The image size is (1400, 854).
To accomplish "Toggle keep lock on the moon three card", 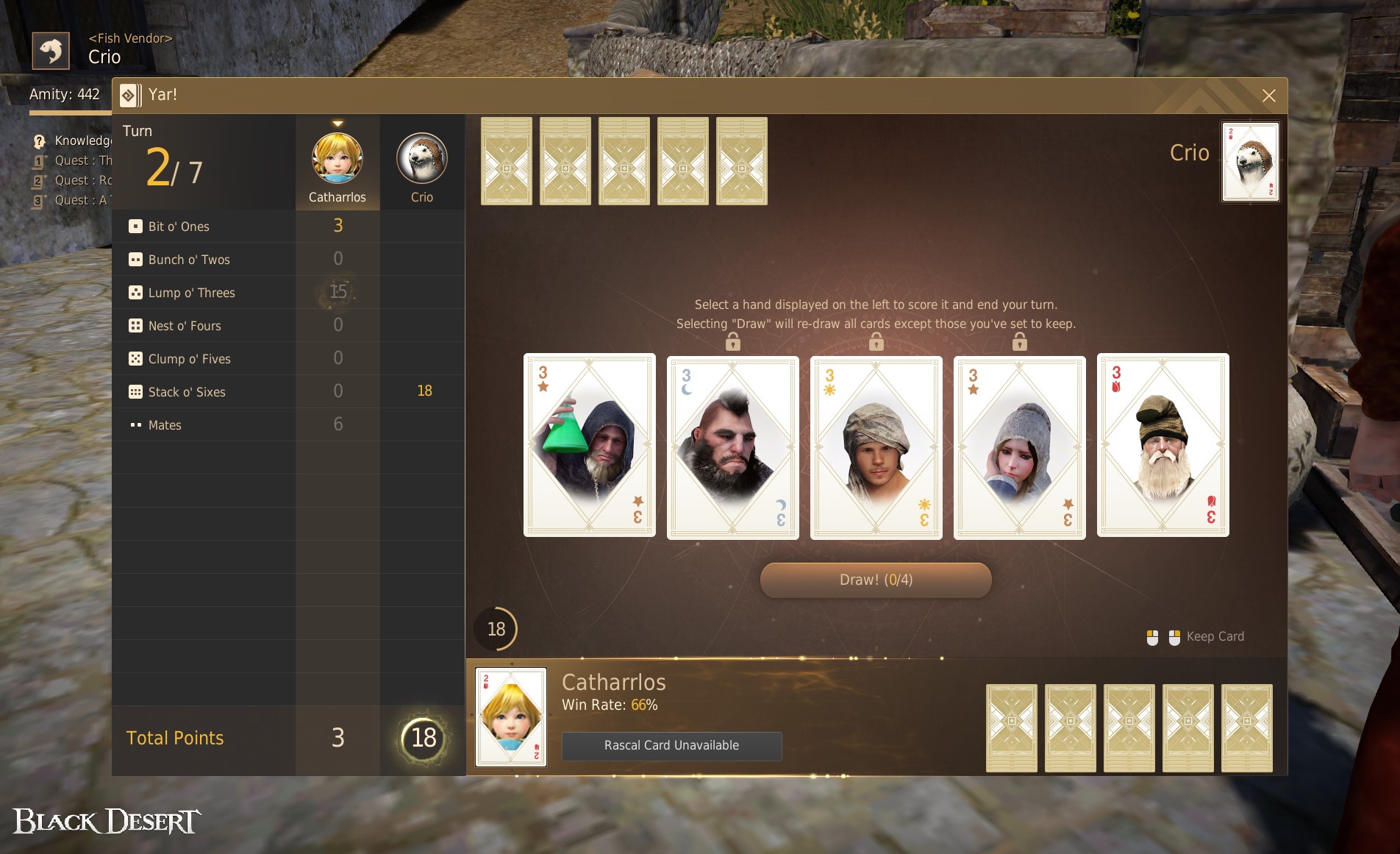I will coord(732,340).
